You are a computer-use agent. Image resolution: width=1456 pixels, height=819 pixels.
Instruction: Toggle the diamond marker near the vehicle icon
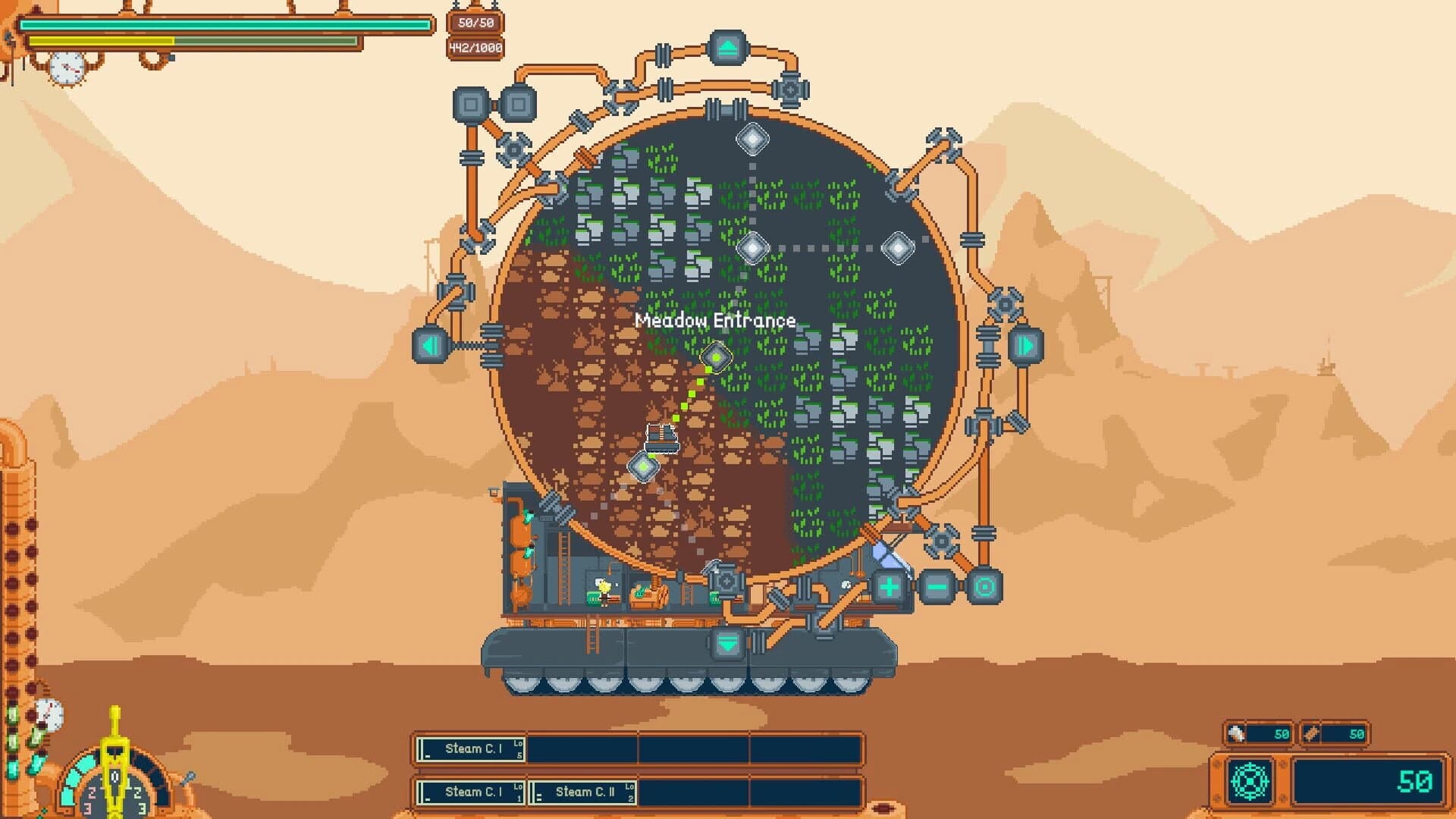(643, 468)
